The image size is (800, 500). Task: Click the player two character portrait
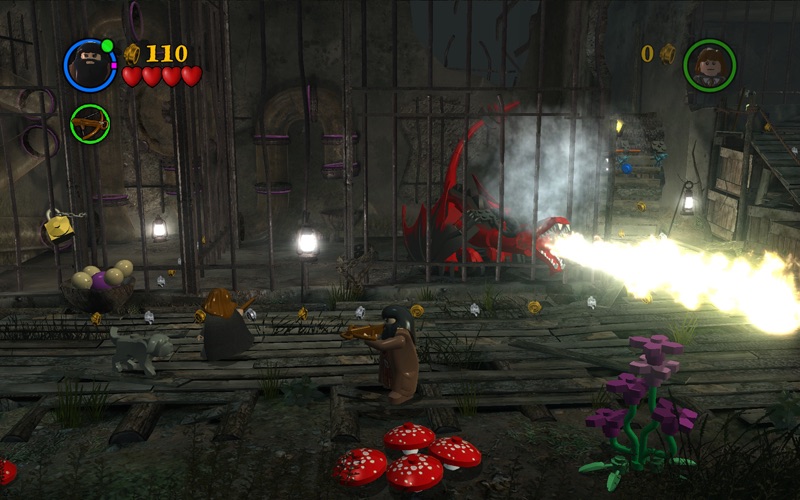709,65
